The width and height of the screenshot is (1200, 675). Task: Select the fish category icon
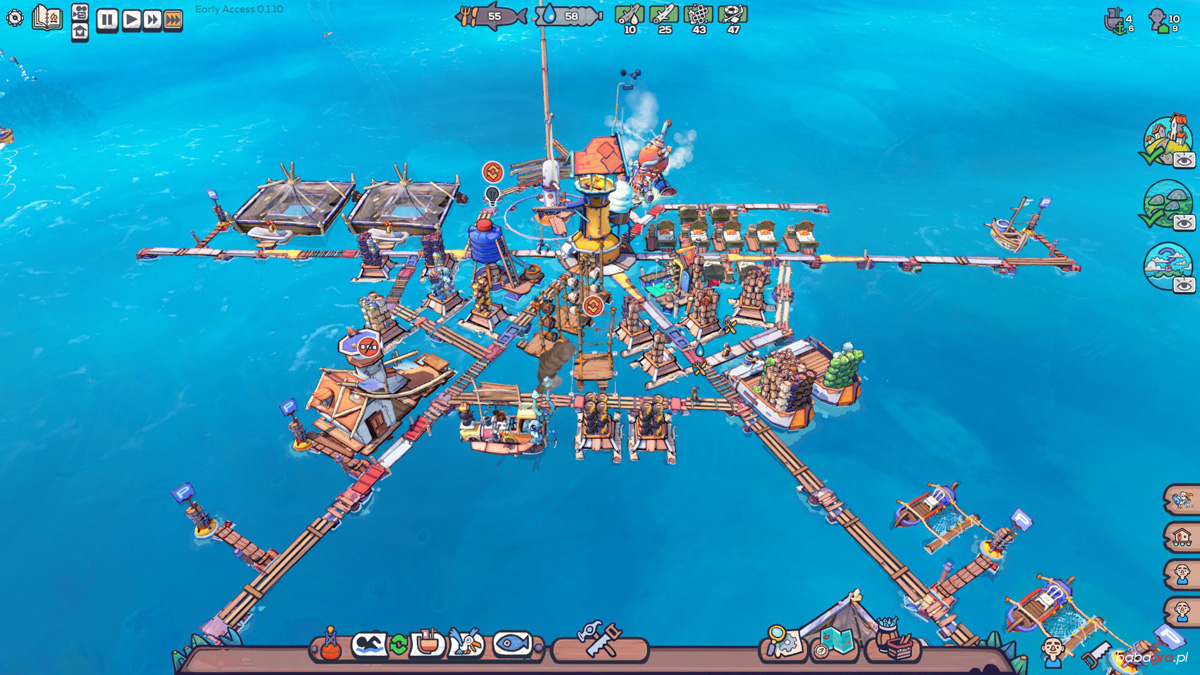[512, 643]
